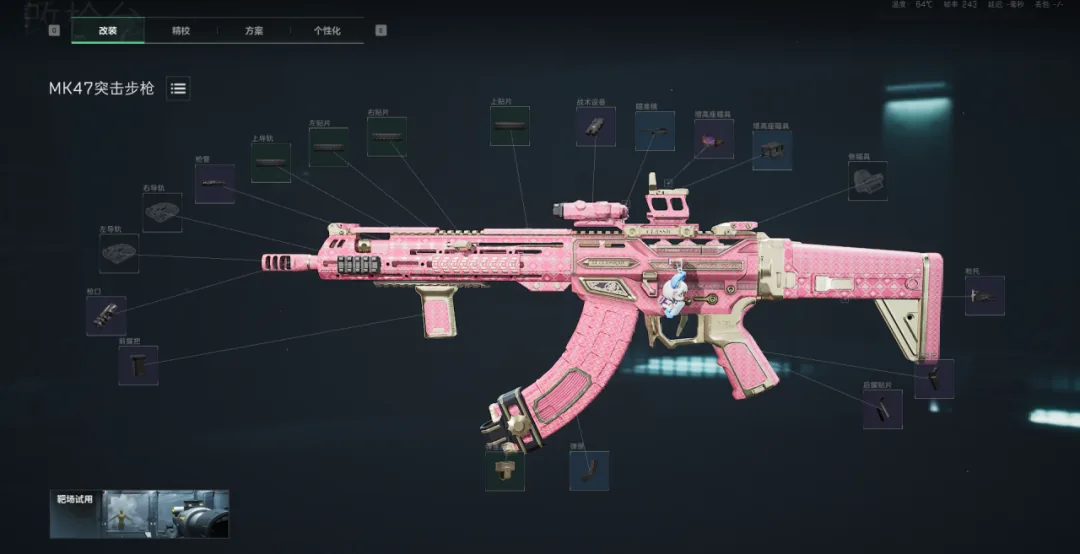Choose the 弹匣 magazine slot
This screenshot has width=1080, height=554.
pos(589,470)
